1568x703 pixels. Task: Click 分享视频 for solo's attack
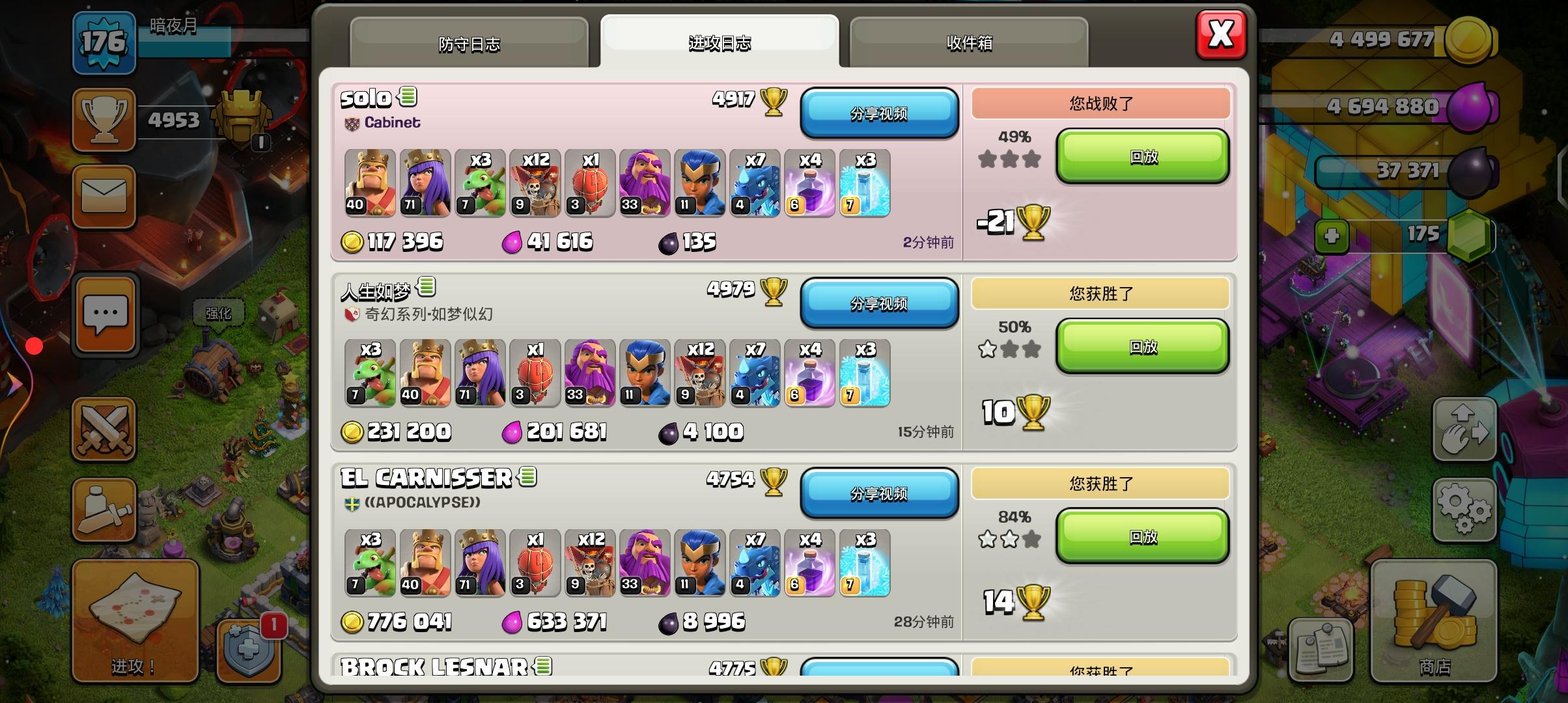[x=880, y=113]
